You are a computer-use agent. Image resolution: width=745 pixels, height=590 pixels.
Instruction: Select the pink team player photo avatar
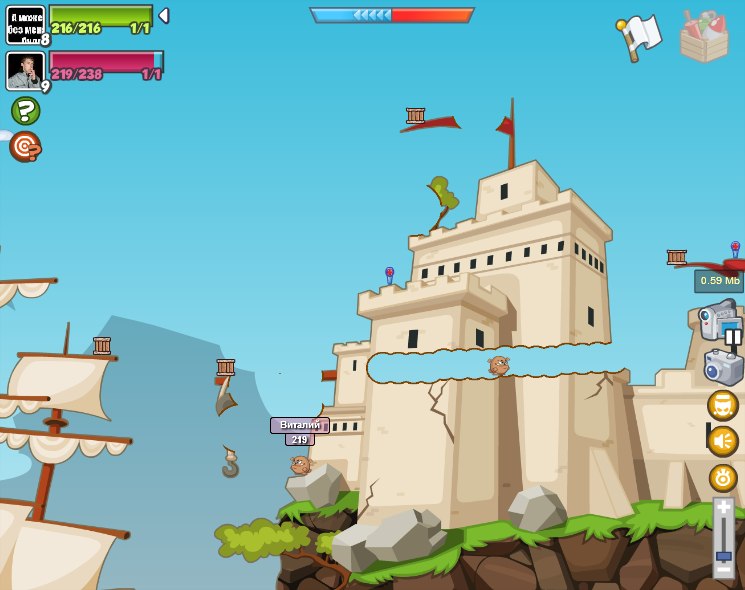click(x=25, y=70)
